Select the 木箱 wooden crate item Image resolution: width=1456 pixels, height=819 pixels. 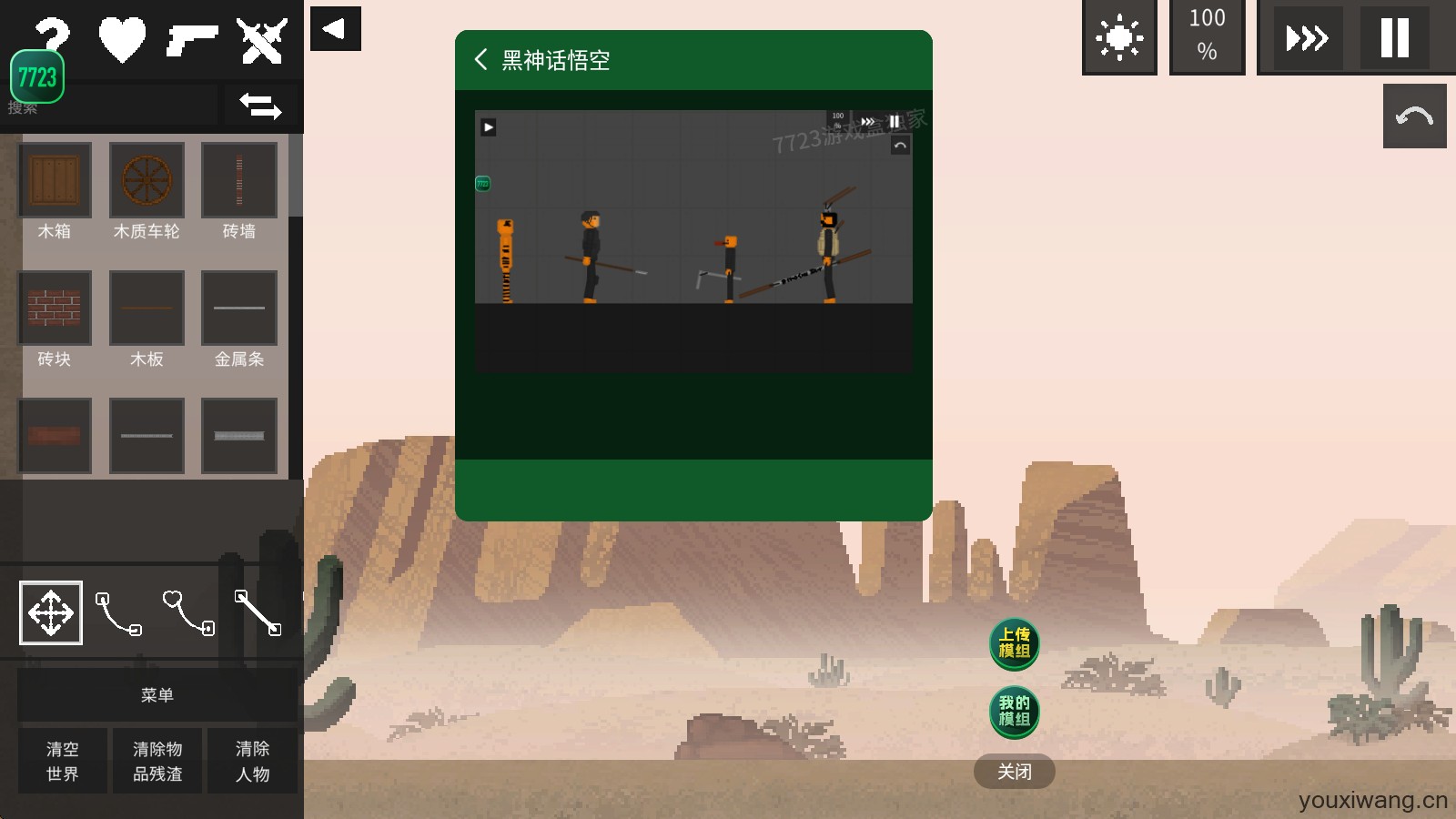pyautogui.click(x=55, y=180)
